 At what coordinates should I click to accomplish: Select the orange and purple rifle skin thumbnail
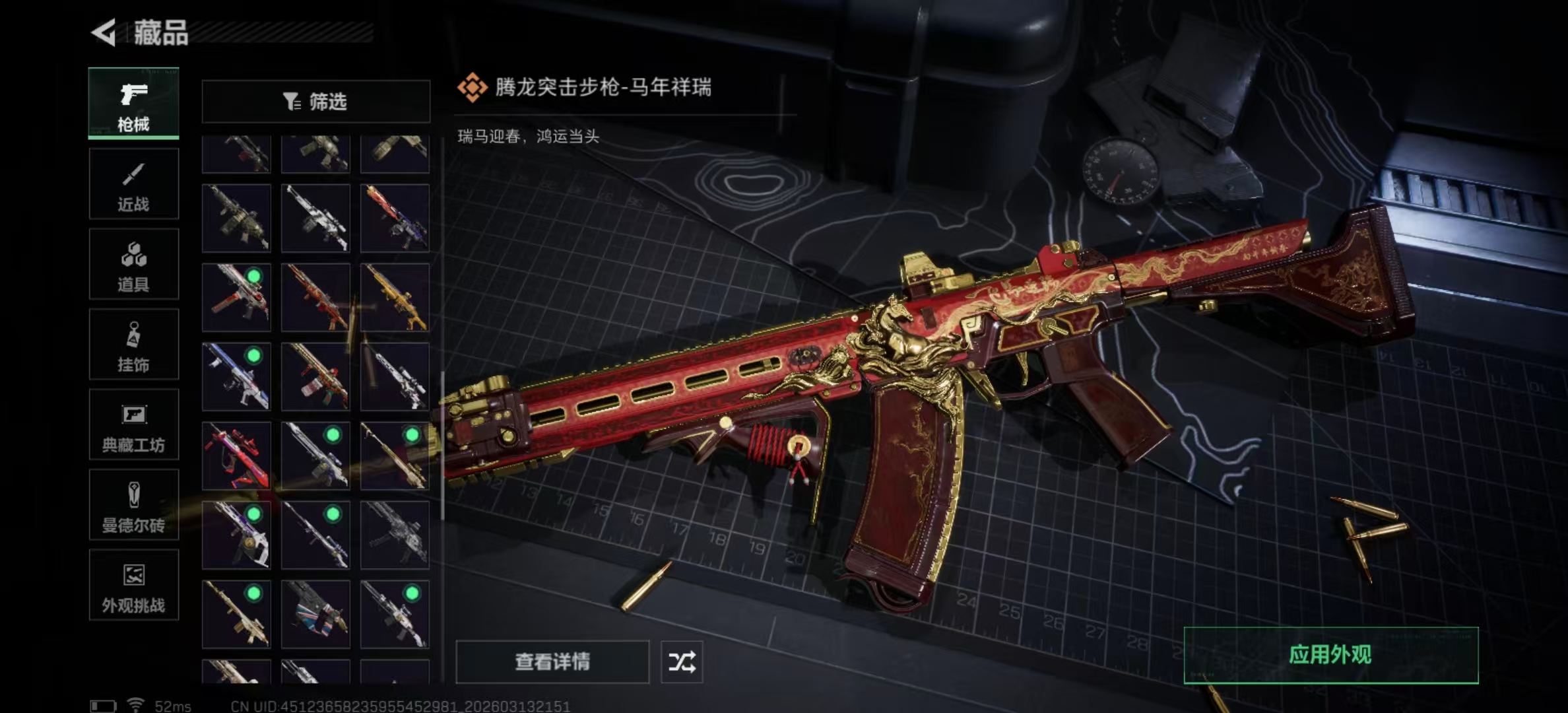coord(395,218)
